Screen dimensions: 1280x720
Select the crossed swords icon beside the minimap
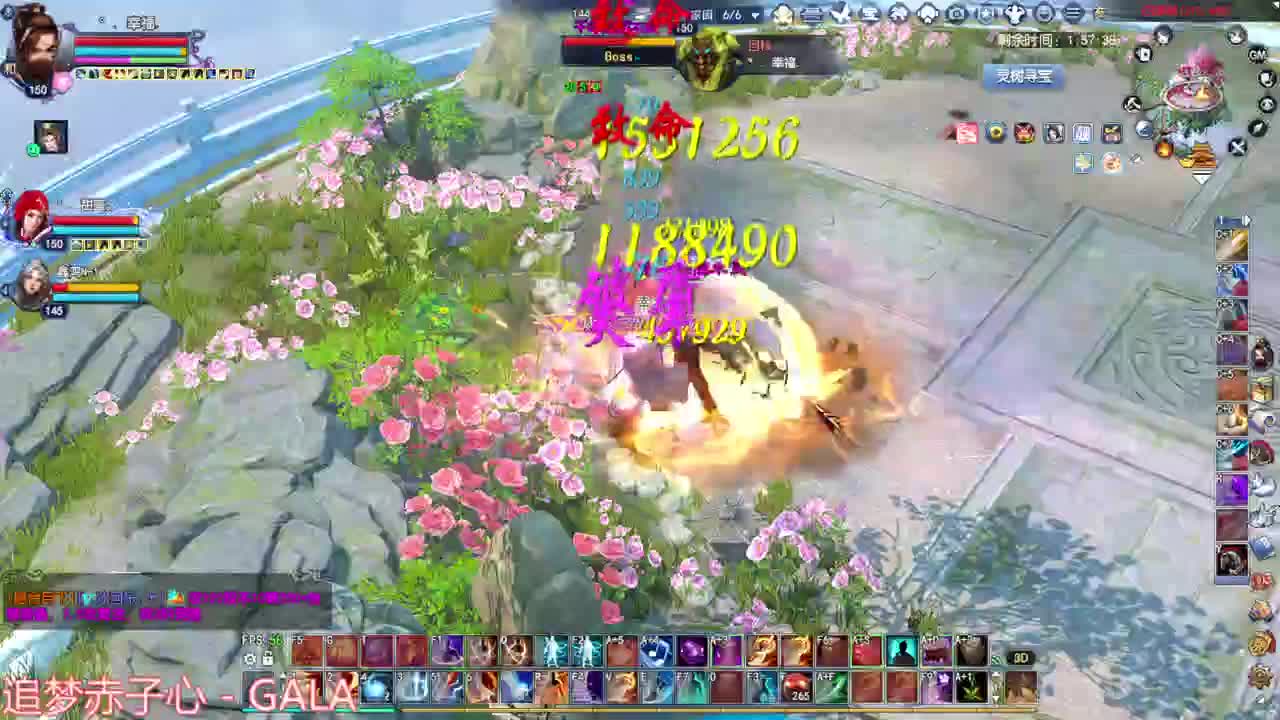pos(1237,147)
